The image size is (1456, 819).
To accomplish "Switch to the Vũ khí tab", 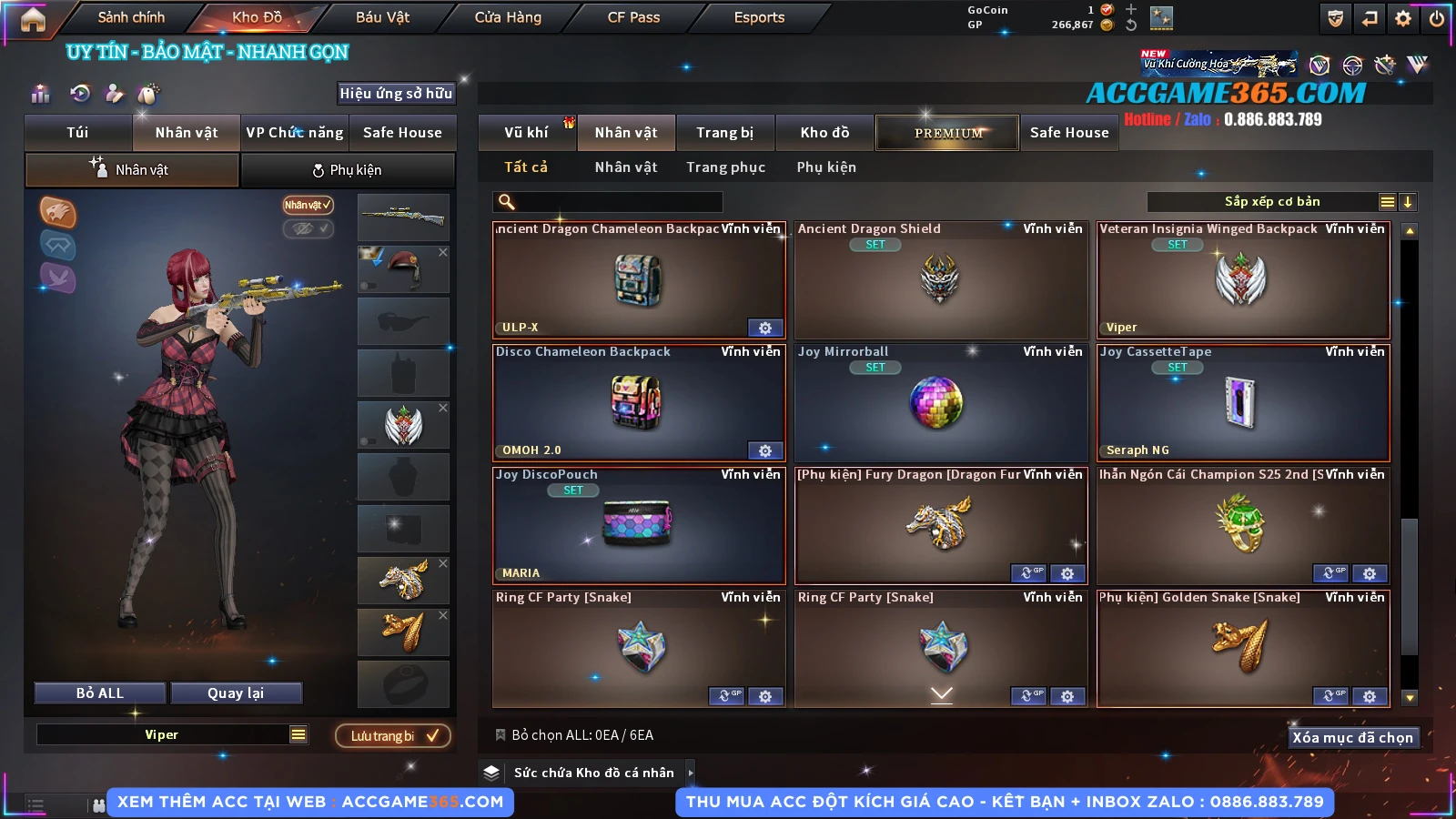I will [526, 133].
